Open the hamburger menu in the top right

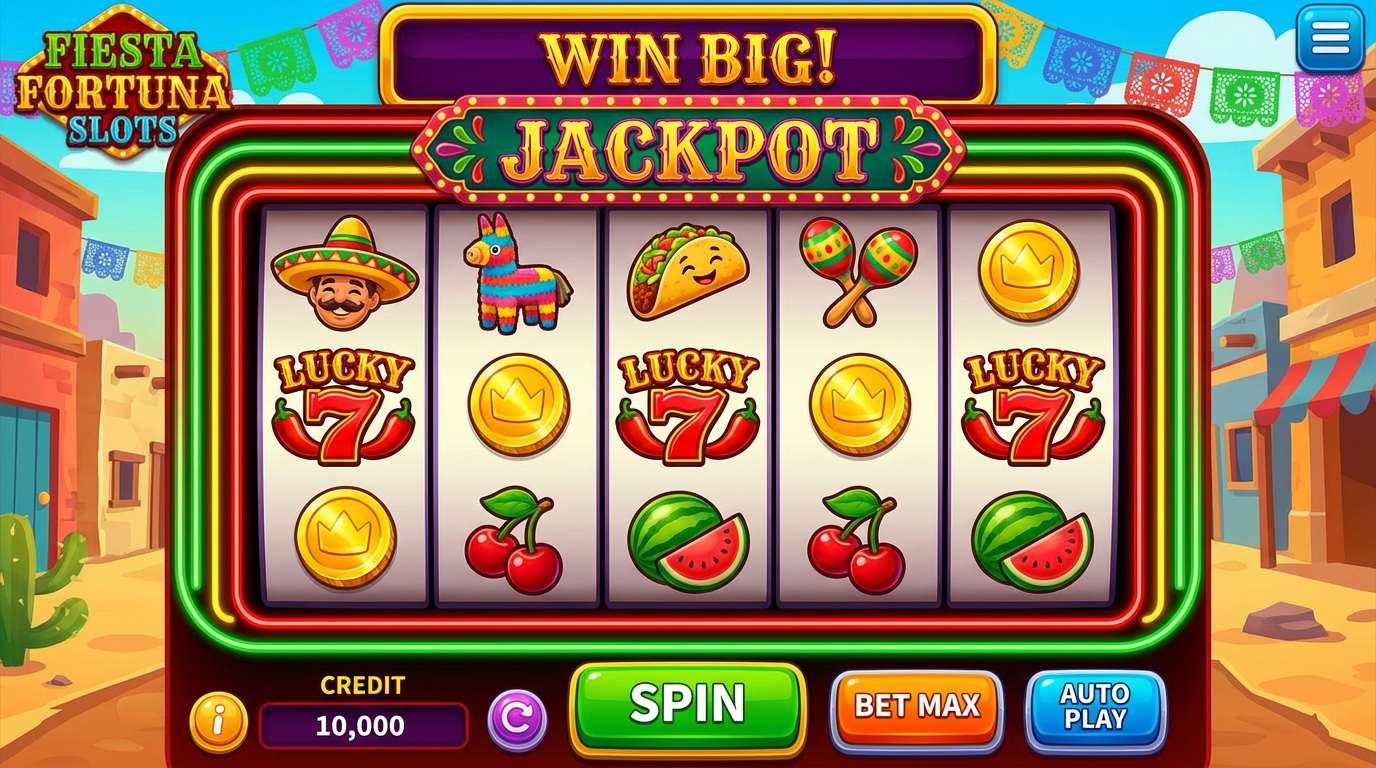[x=1329, y=37]
